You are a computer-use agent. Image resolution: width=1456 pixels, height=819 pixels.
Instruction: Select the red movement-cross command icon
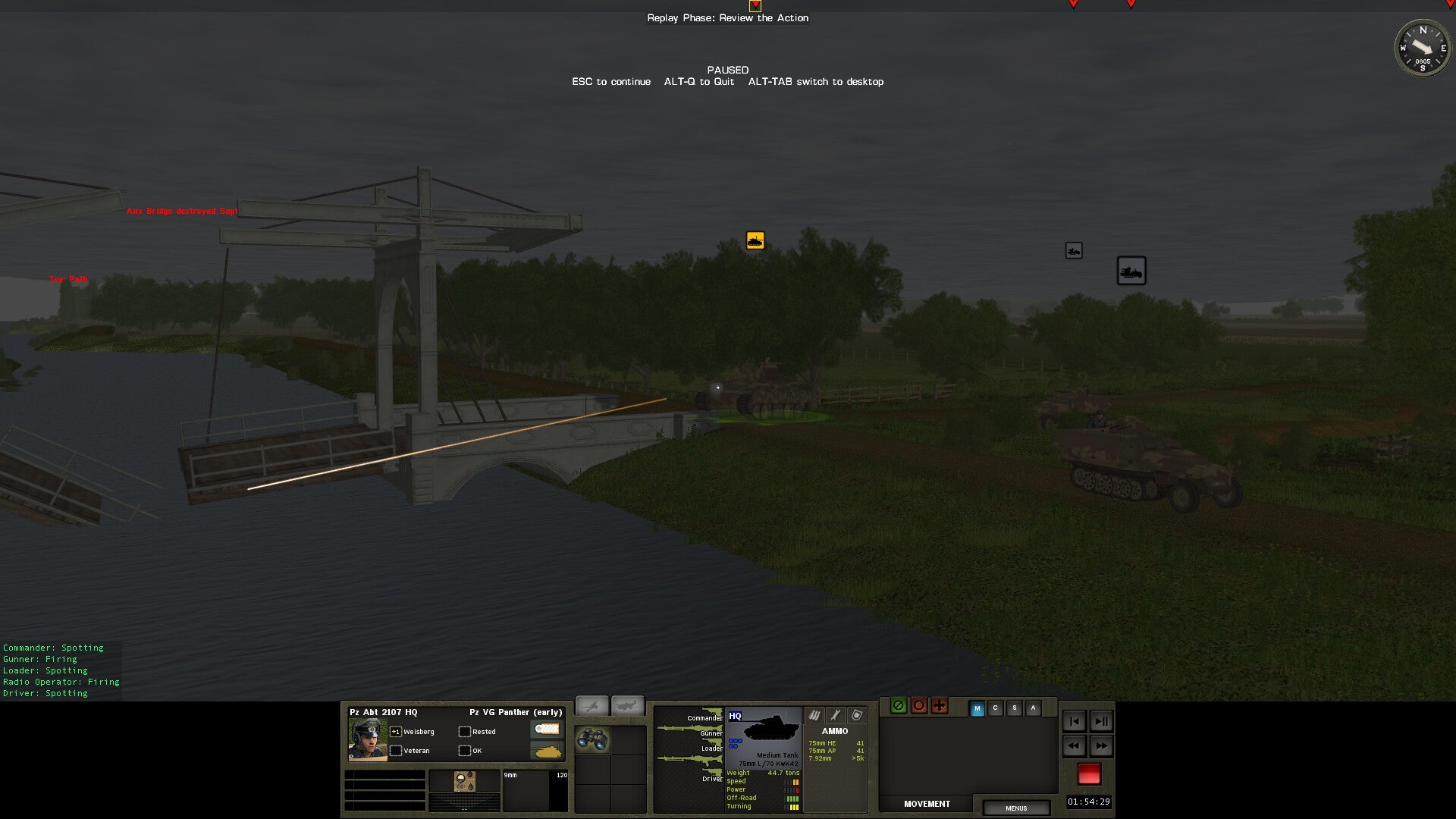[939, 706]
